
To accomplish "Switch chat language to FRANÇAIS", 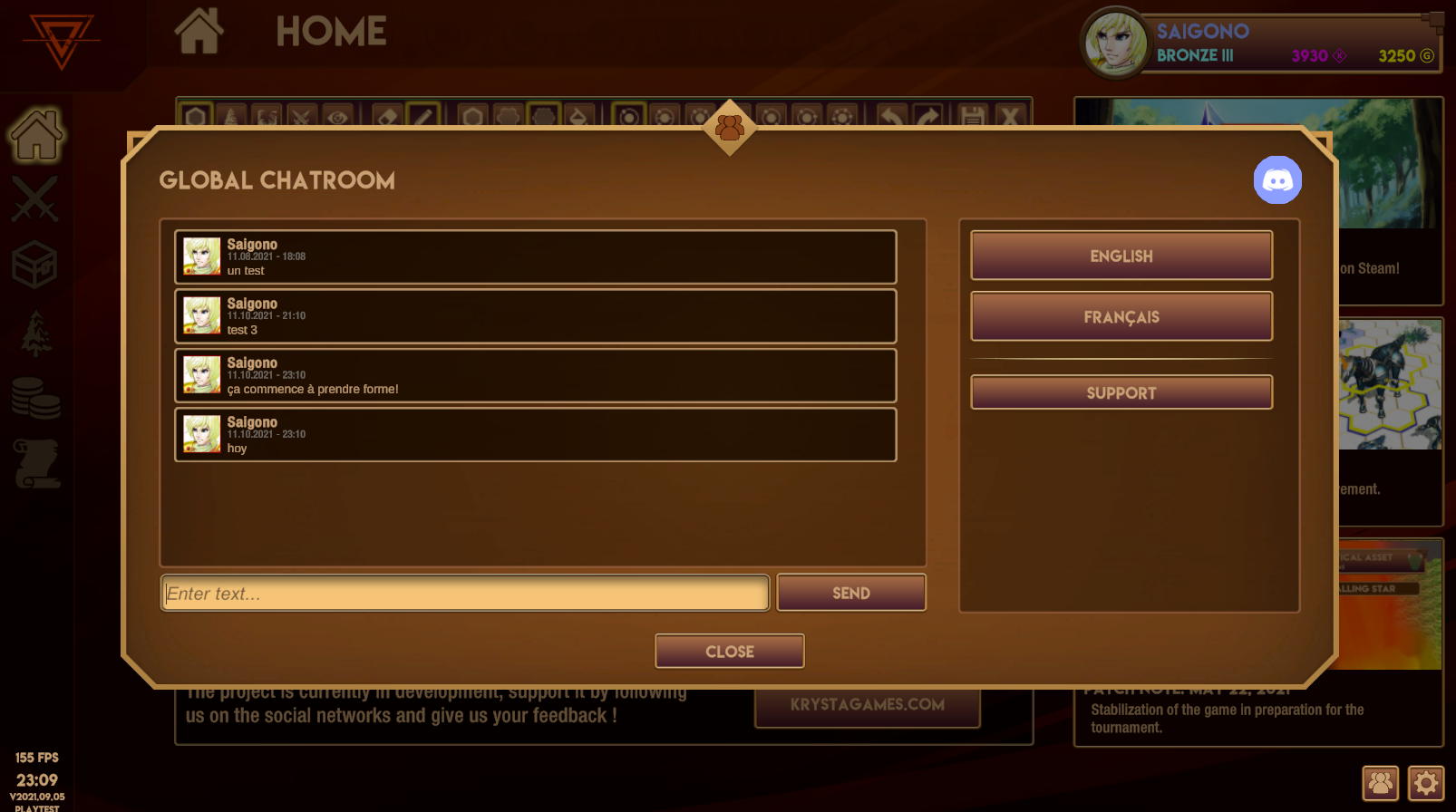I will 1121,316.
